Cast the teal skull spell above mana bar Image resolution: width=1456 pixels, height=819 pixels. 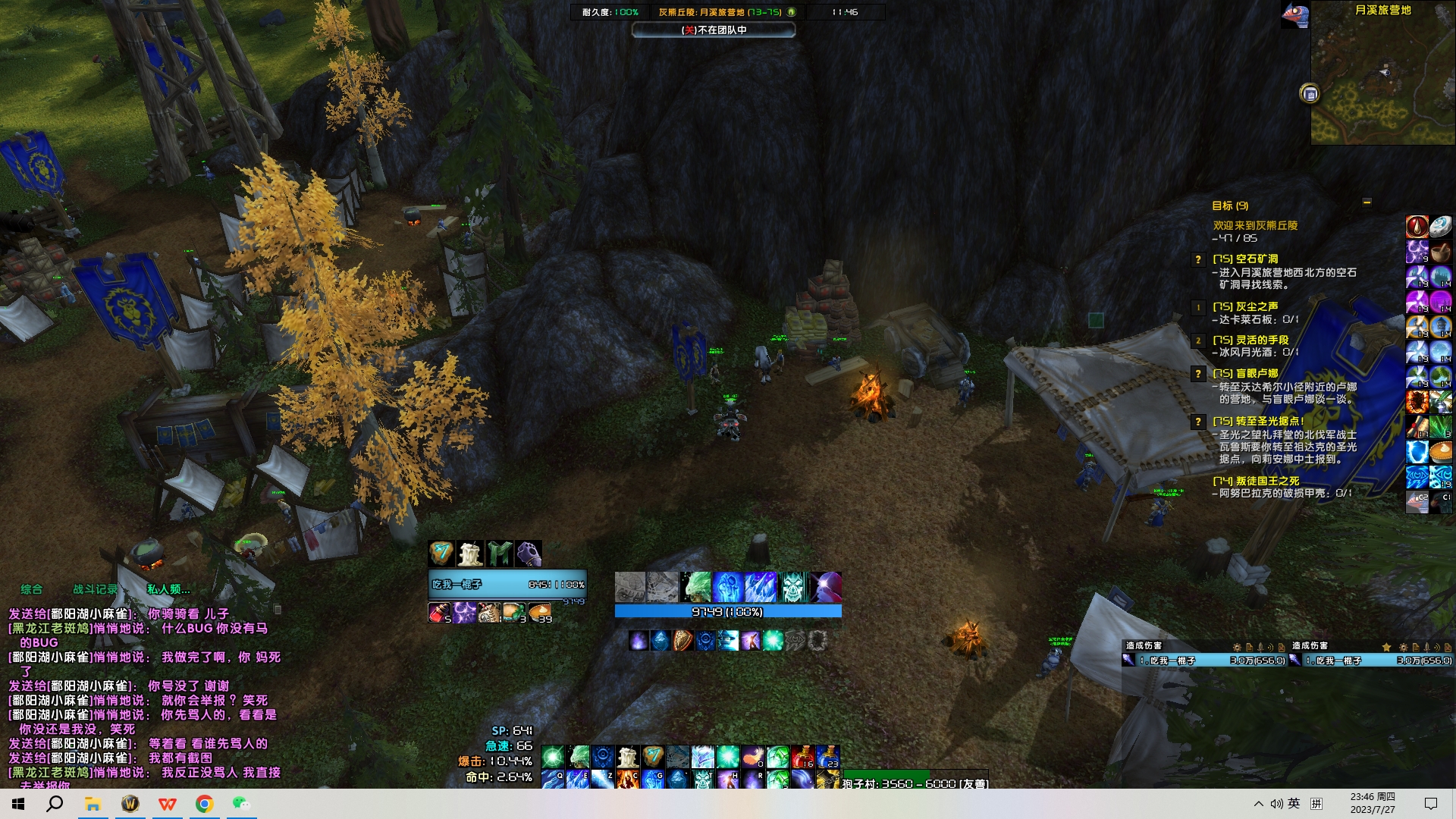pos(793,587)
